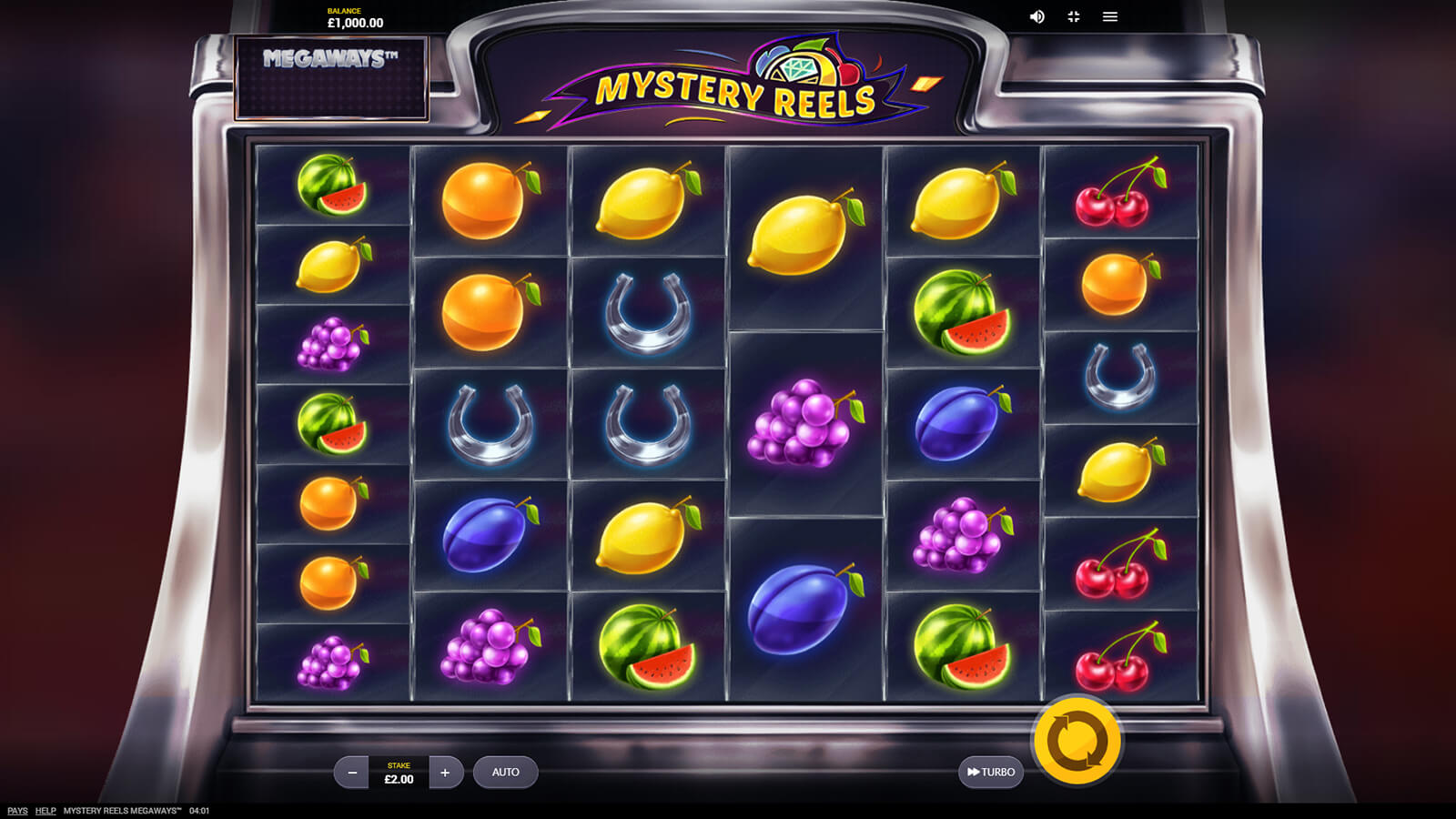Spin the reels with the yellow button
This screenshot has height=819, width=1456.
1077,742
